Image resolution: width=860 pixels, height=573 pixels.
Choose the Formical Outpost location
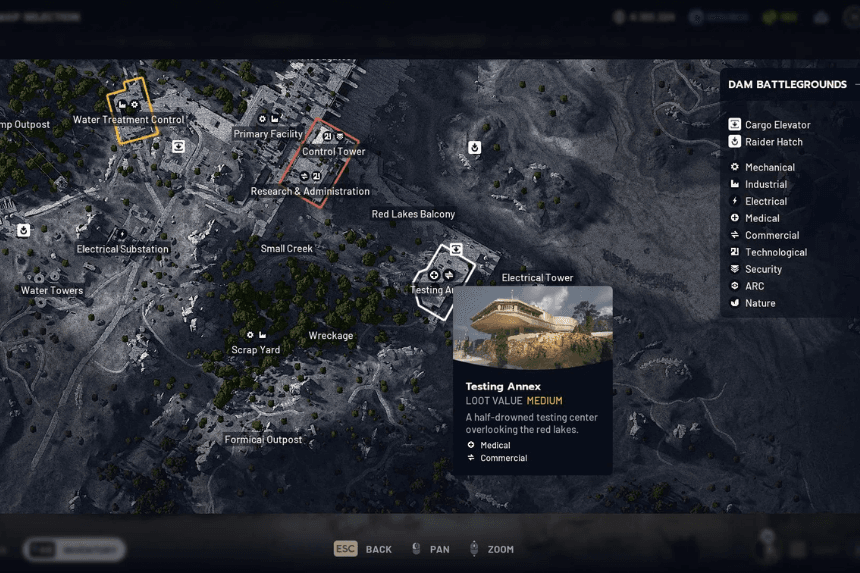[263, 440]
